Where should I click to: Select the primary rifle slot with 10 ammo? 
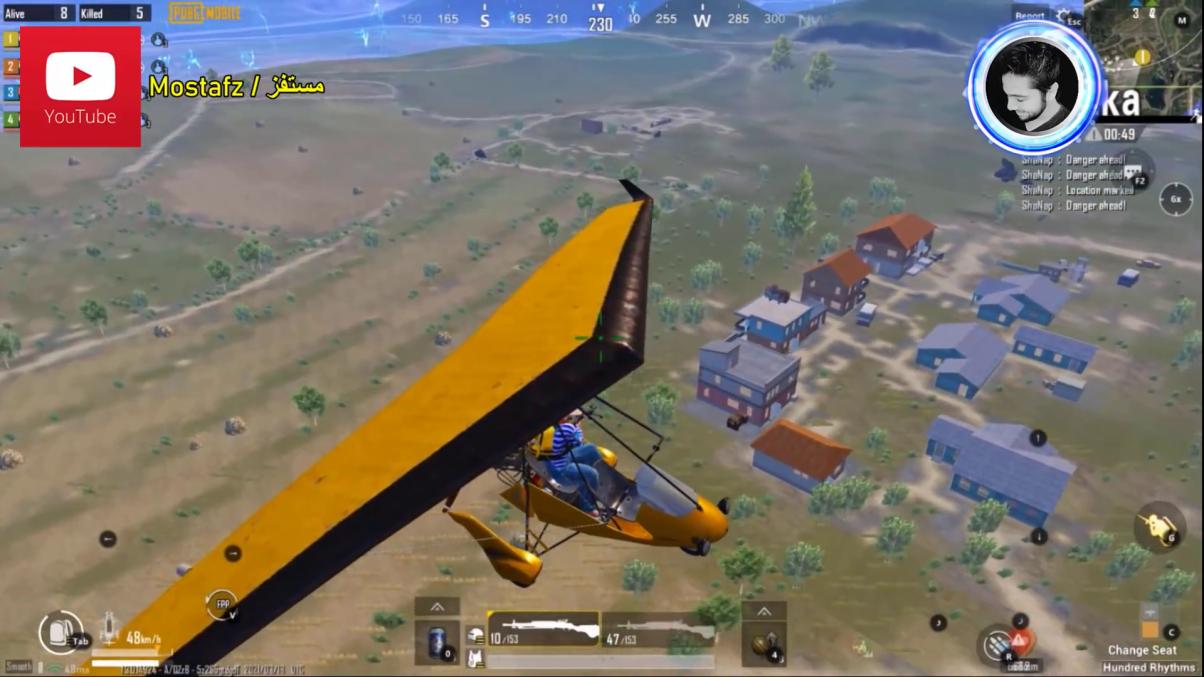(x=543, y=631)
